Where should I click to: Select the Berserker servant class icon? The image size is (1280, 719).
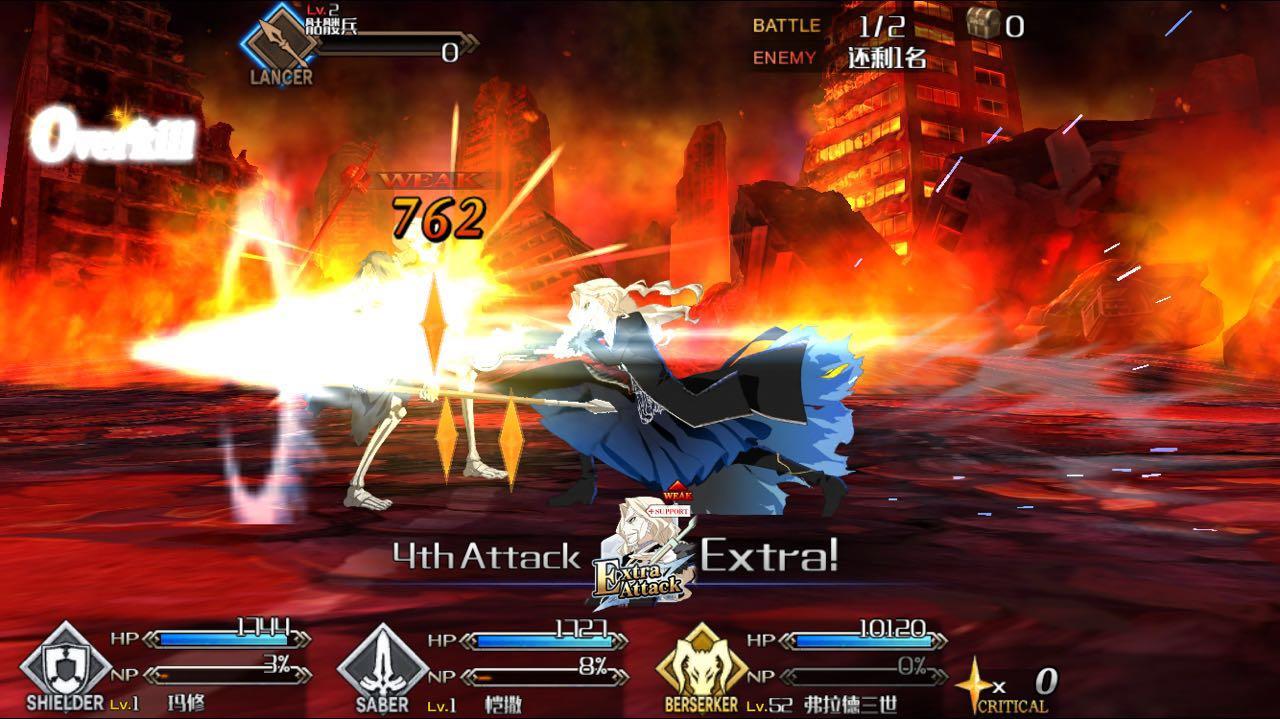point(701,663)
